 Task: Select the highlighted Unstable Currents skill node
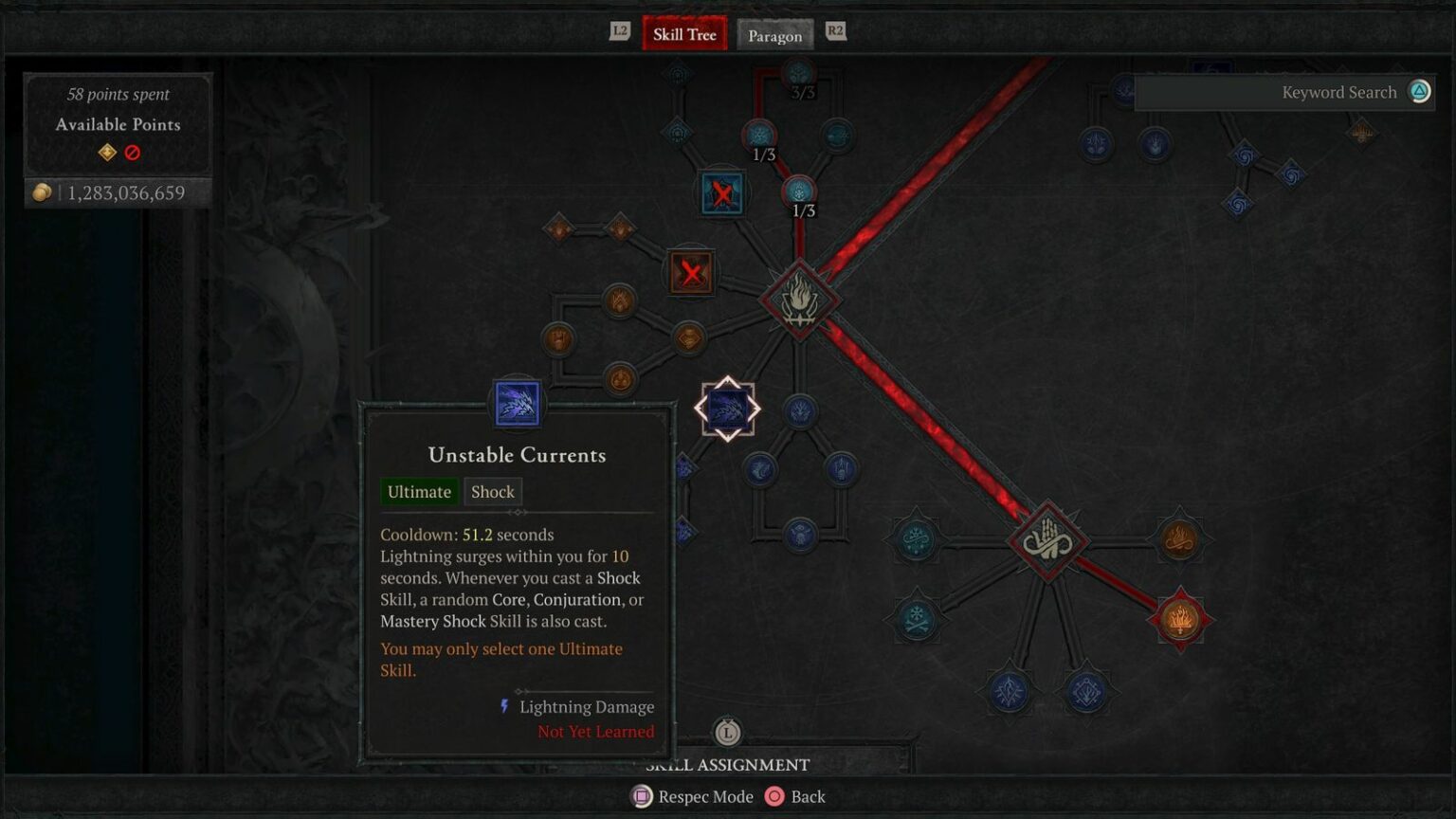click(727, 409)
